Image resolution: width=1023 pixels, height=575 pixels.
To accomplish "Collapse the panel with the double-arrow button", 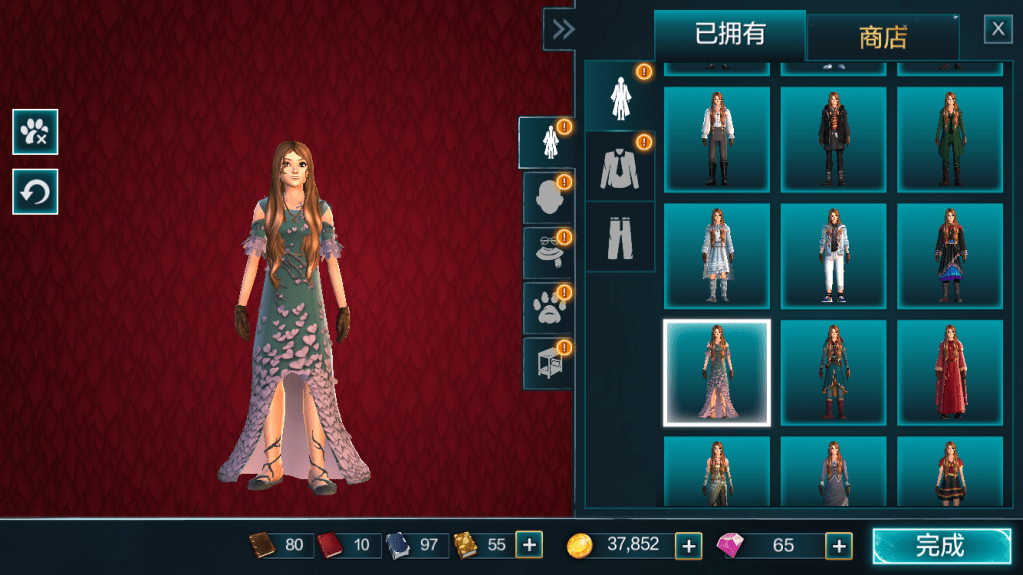I will [x=563, y=29].
